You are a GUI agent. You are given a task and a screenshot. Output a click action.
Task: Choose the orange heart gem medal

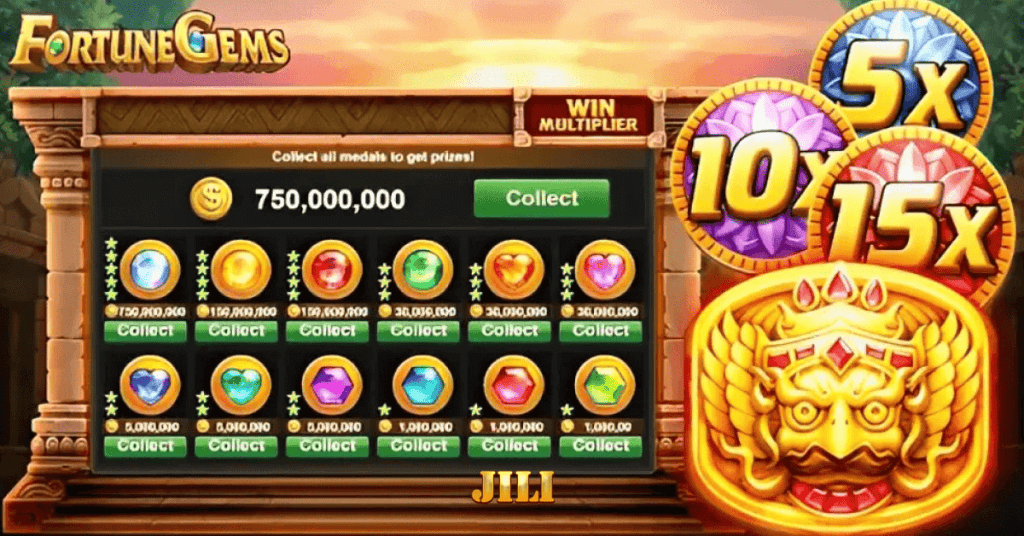point(513,269)
